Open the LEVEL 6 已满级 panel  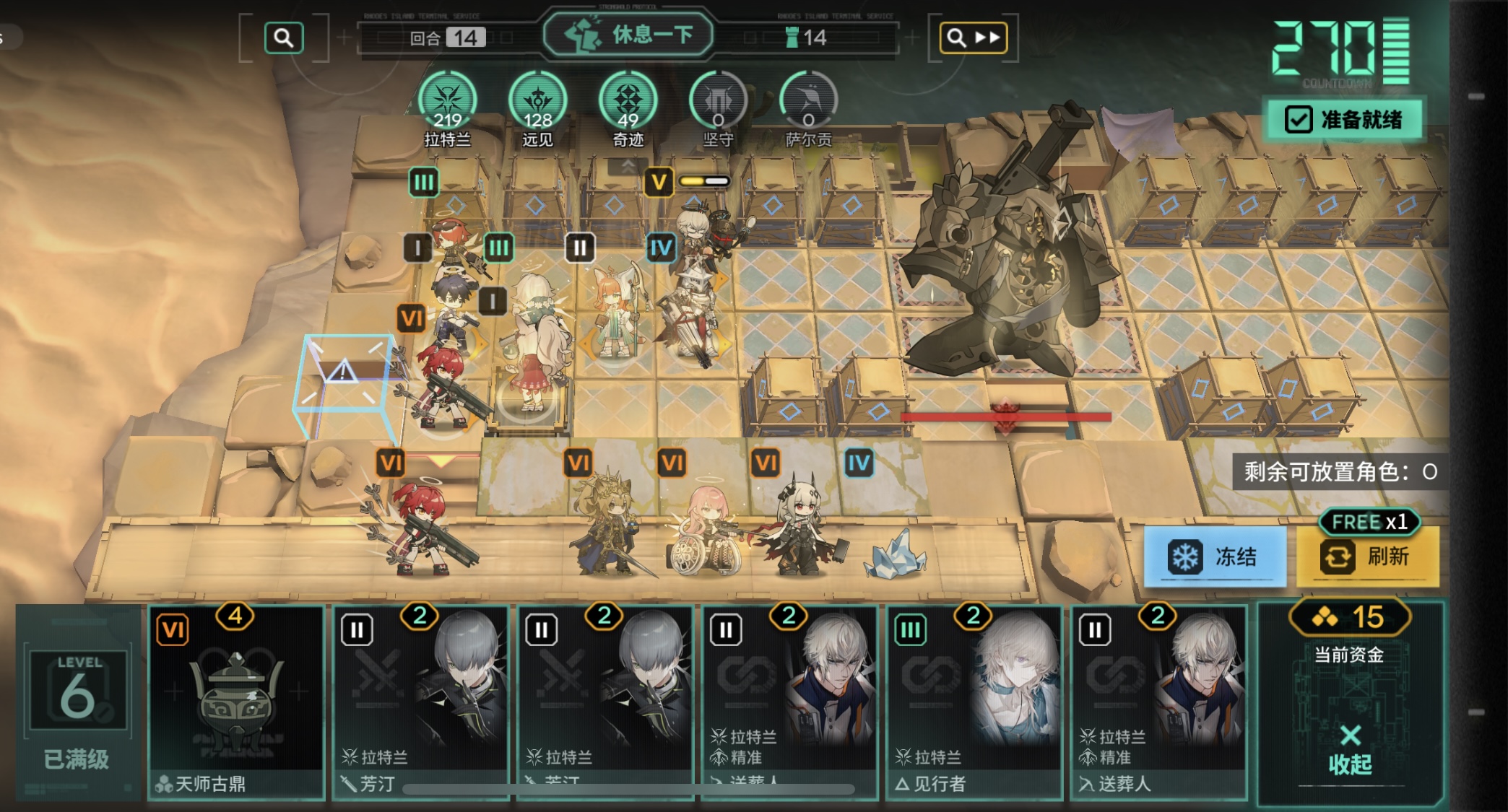(x=77, y=702)
